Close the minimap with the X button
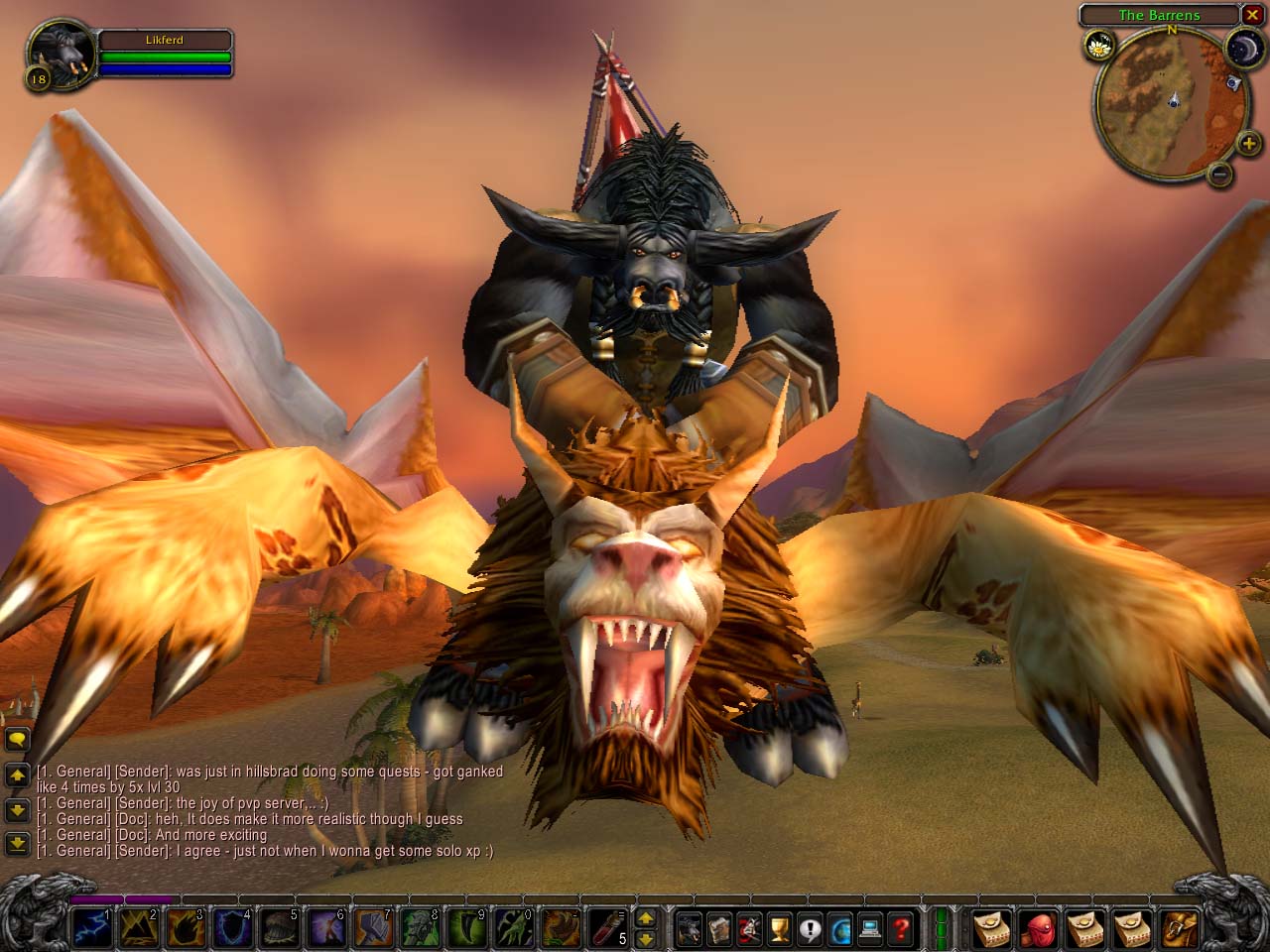Screen dimensions: 1270x952 tap(1252, 15)
